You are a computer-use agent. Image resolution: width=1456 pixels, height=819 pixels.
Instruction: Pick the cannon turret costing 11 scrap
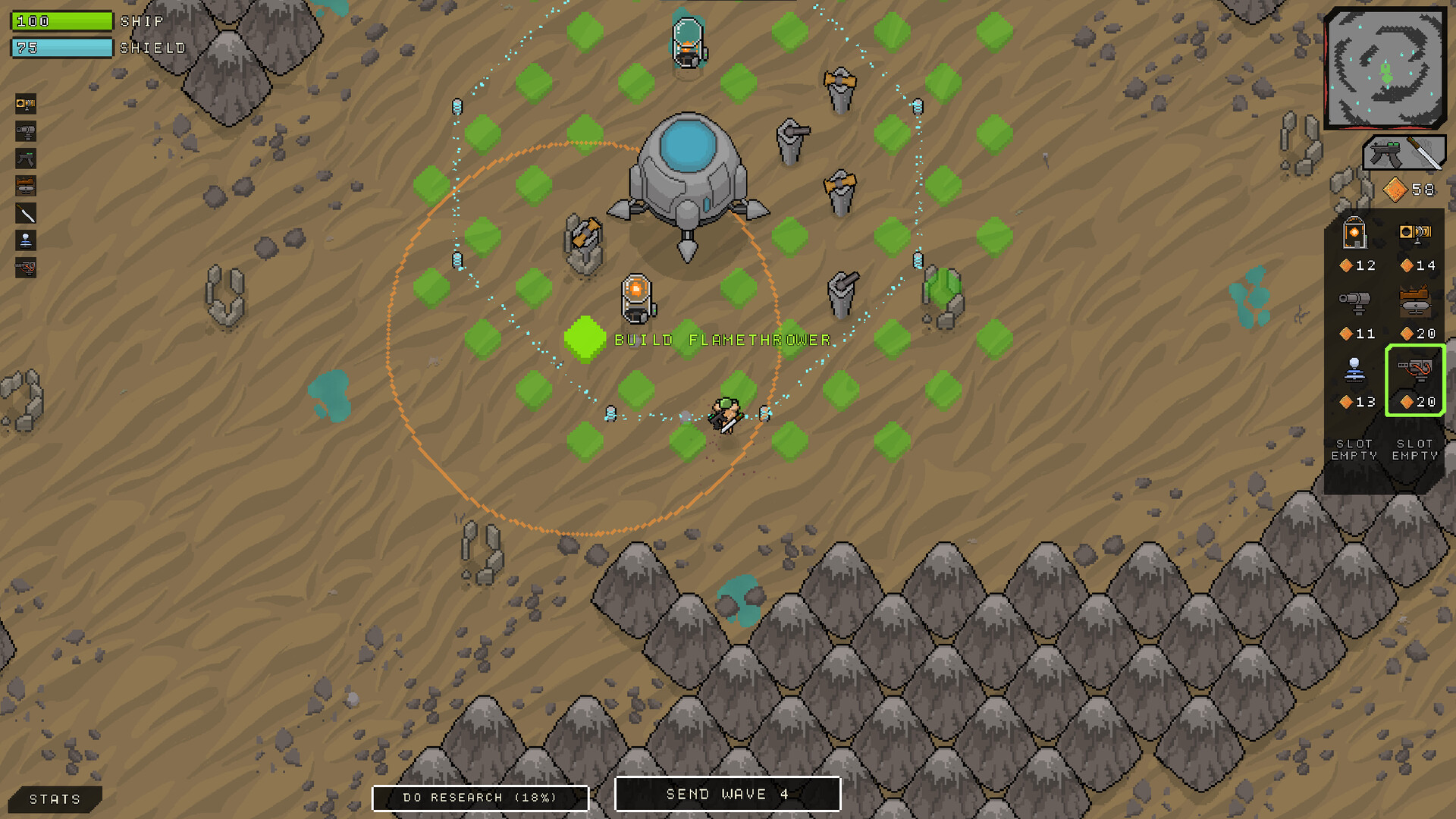(1355, 302)
